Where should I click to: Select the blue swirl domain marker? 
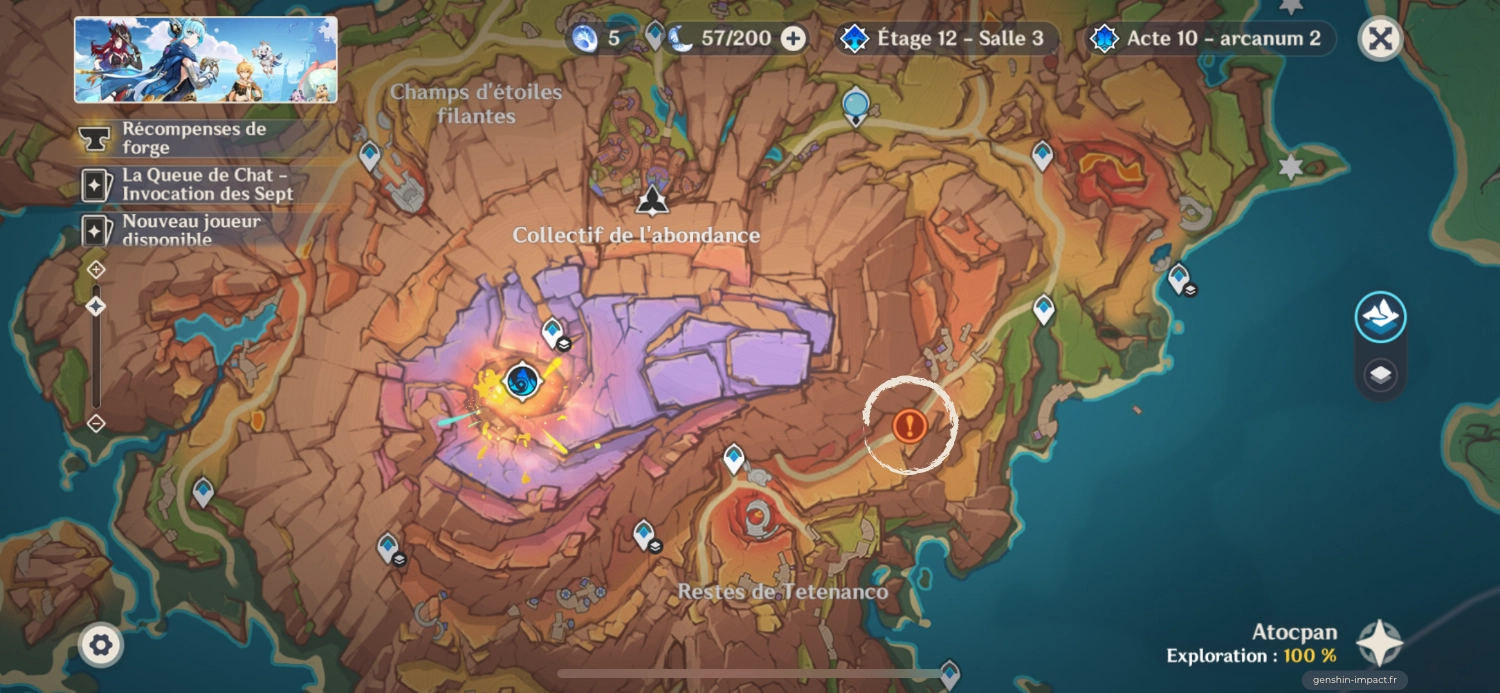pyautogui.click(x=522, y=381)
